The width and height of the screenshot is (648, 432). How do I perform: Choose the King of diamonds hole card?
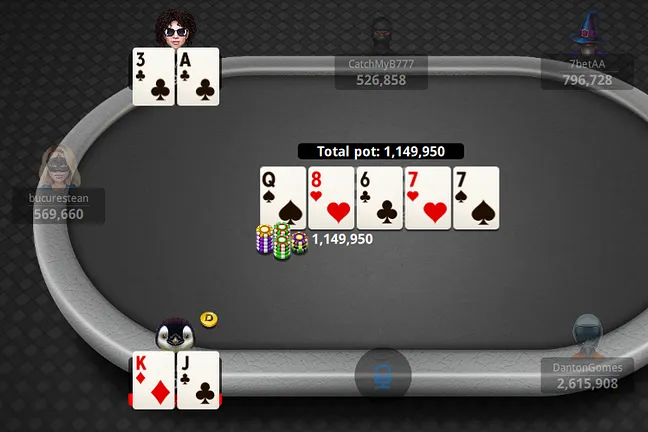click(154, 379)
